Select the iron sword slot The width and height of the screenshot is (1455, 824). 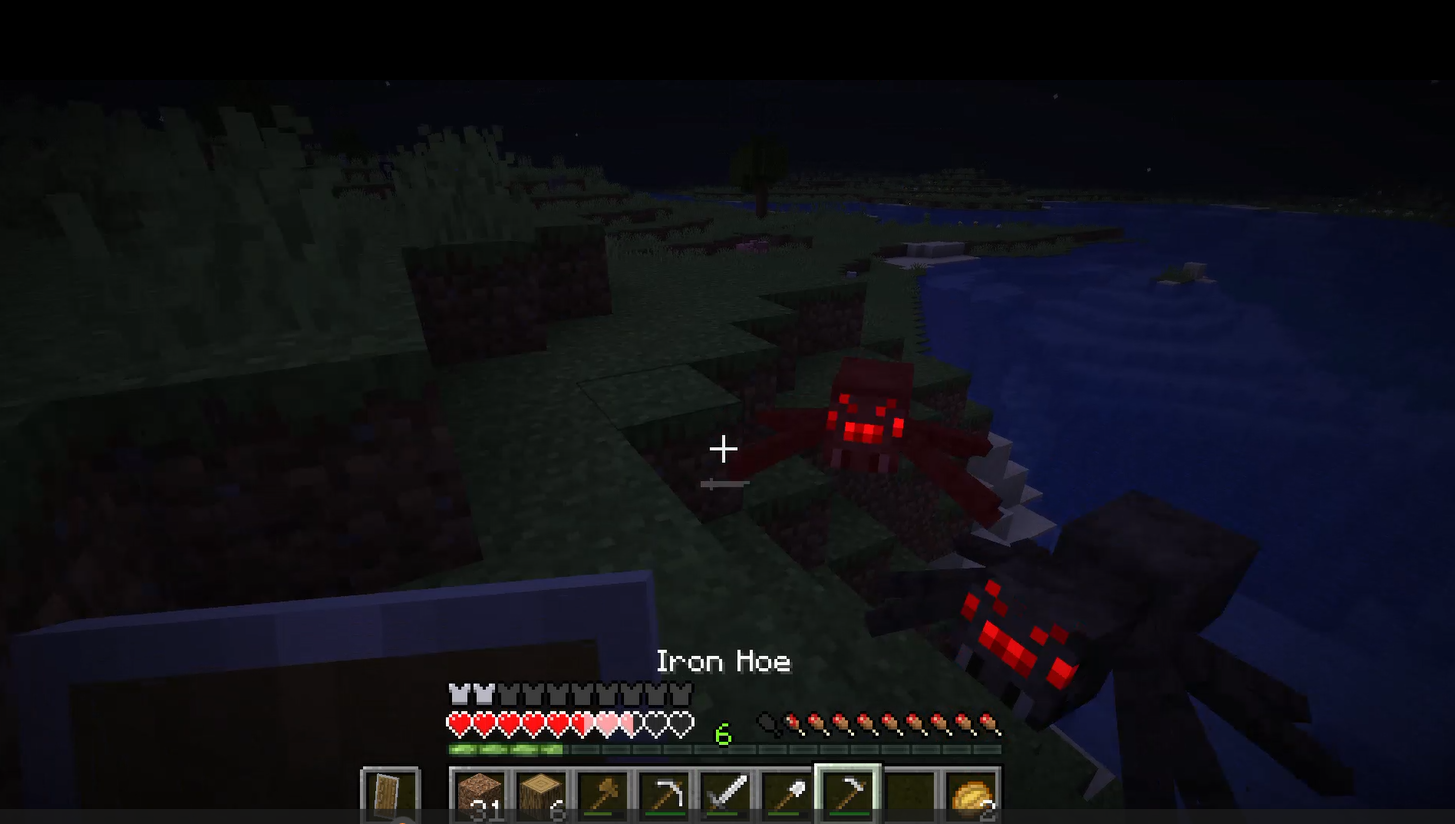(x=725, y=795)
